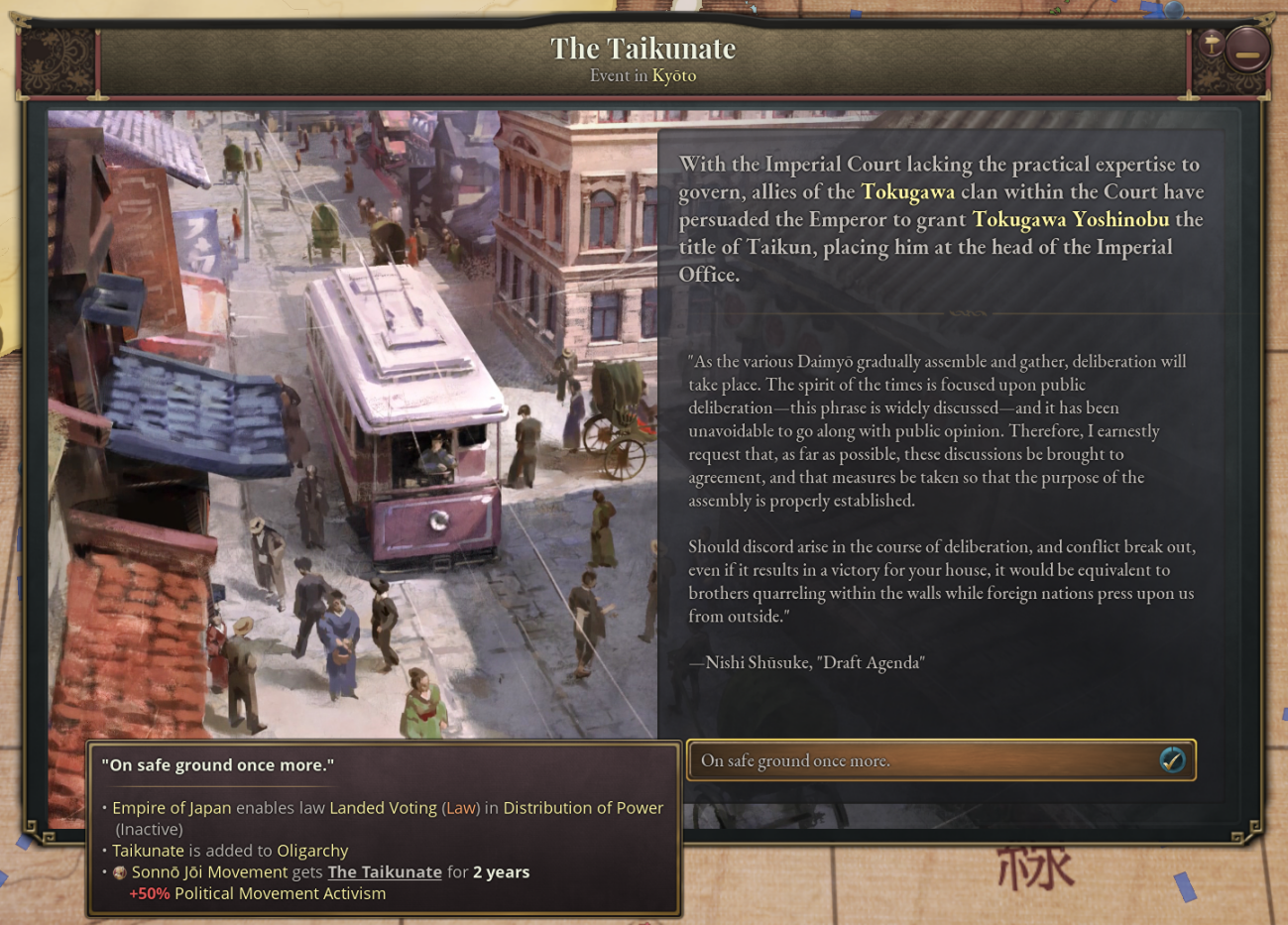Open the Empire of Japan tooltip link
The image size is (1288, 925).
pos(172,808)
